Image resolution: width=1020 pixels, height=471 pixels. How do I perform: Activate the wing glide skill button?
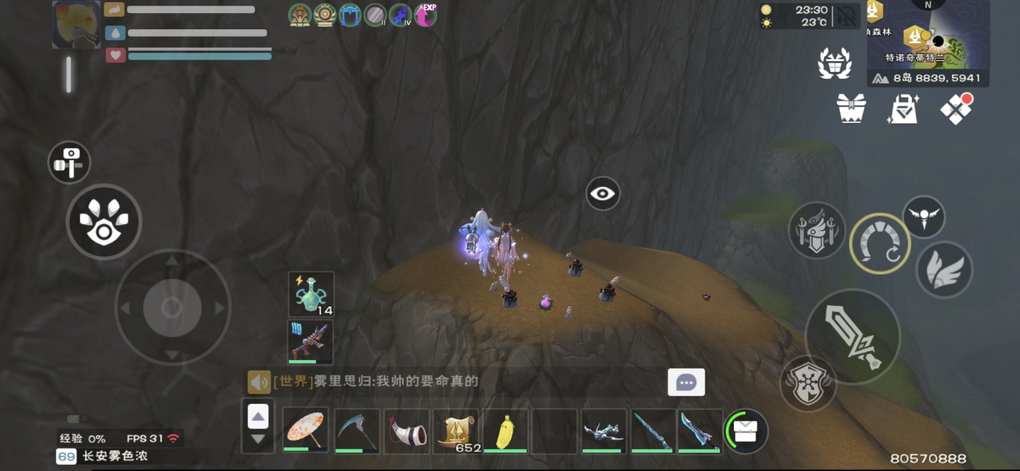click(944, 270)
